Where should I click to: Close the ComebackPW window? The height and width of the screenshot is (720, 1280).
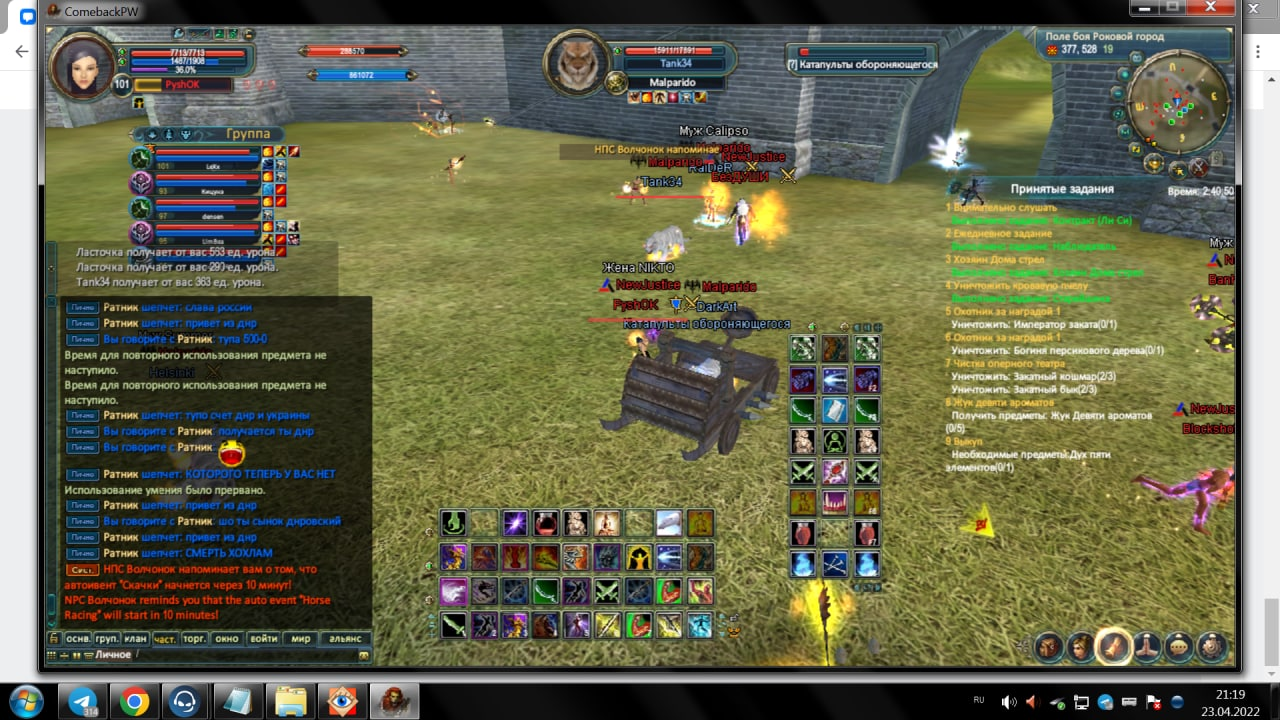tap(1212, 8)
